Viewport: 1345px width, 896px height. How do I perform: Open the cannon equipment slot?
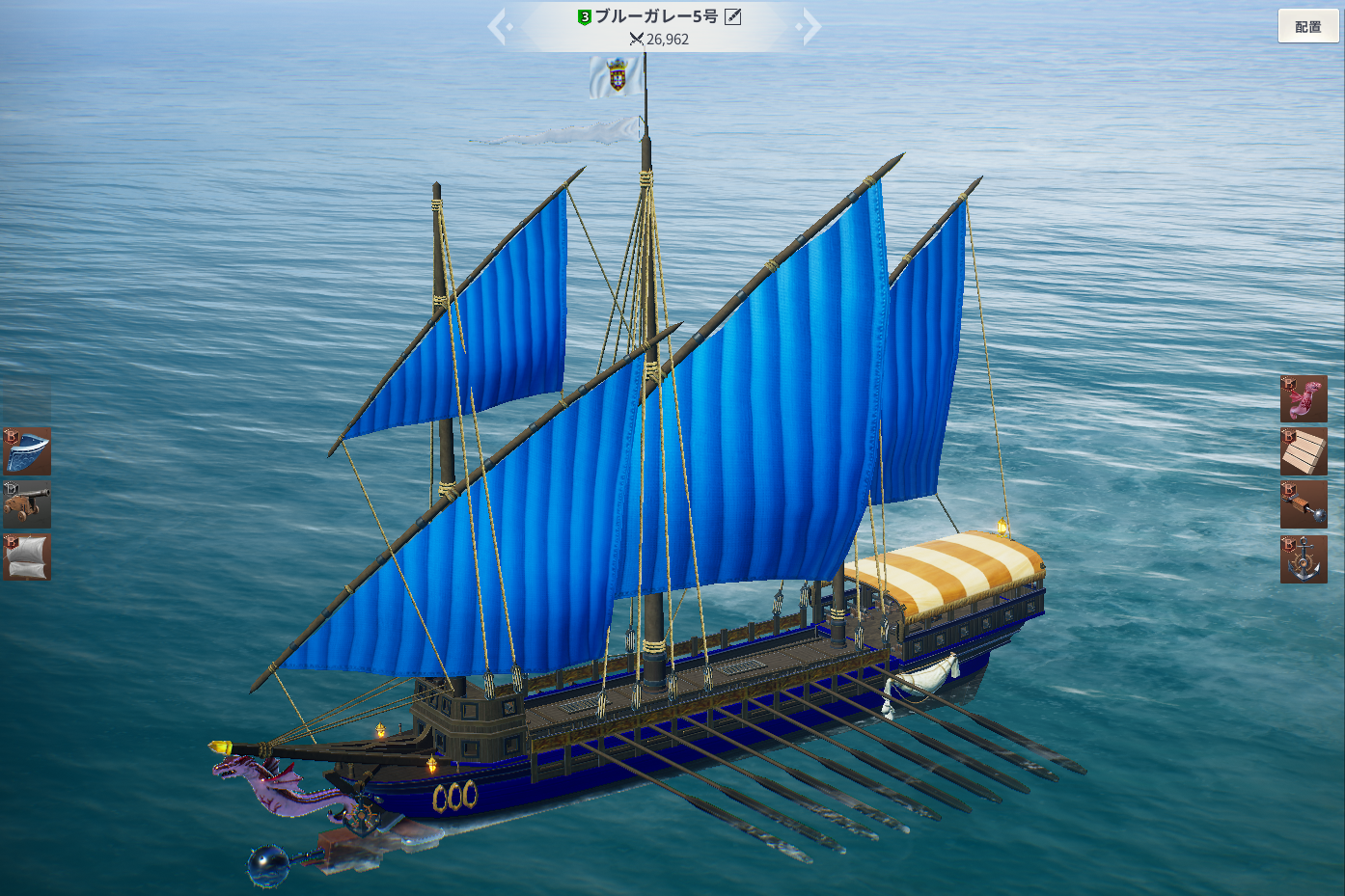[27, 504]
